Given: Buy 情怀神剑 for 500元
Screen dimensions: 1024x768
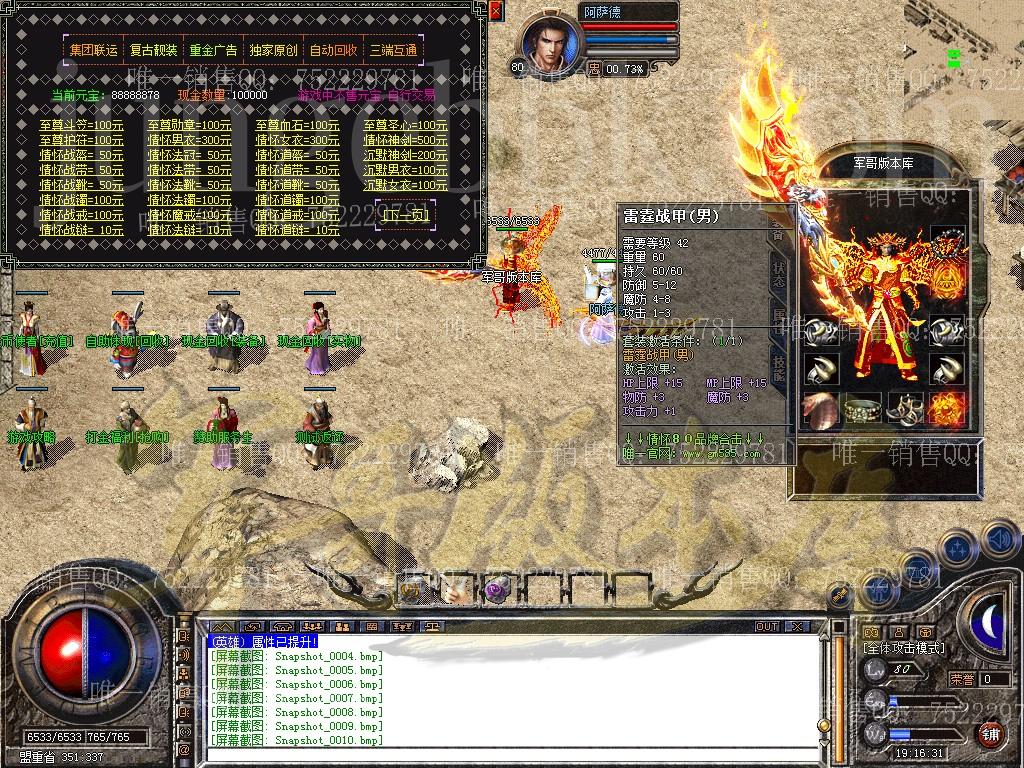Looking at the screenshot, I should (x=405, y=141).
